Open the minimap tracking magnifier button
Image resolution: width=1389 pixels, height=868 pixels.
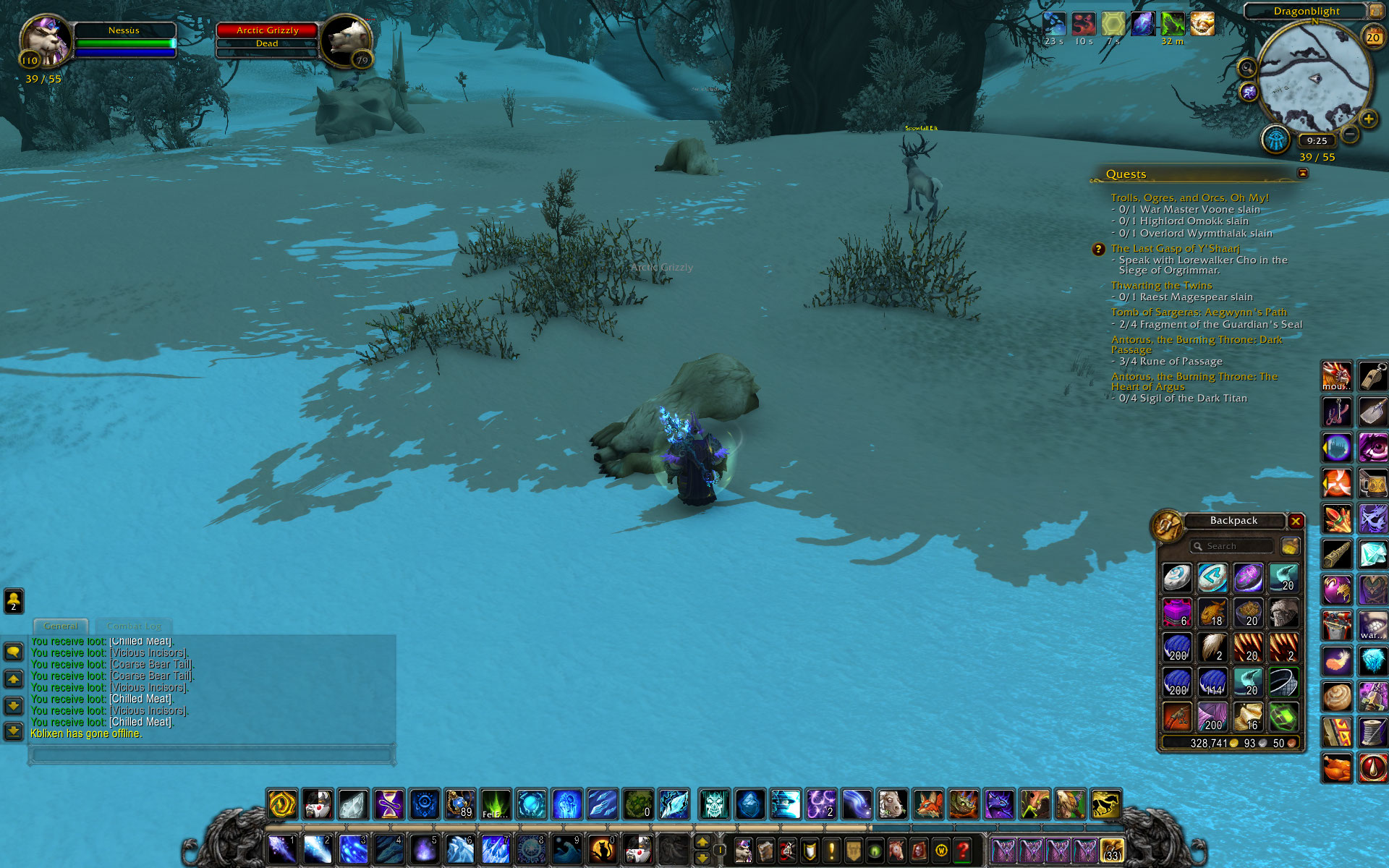coord(1247,68)
